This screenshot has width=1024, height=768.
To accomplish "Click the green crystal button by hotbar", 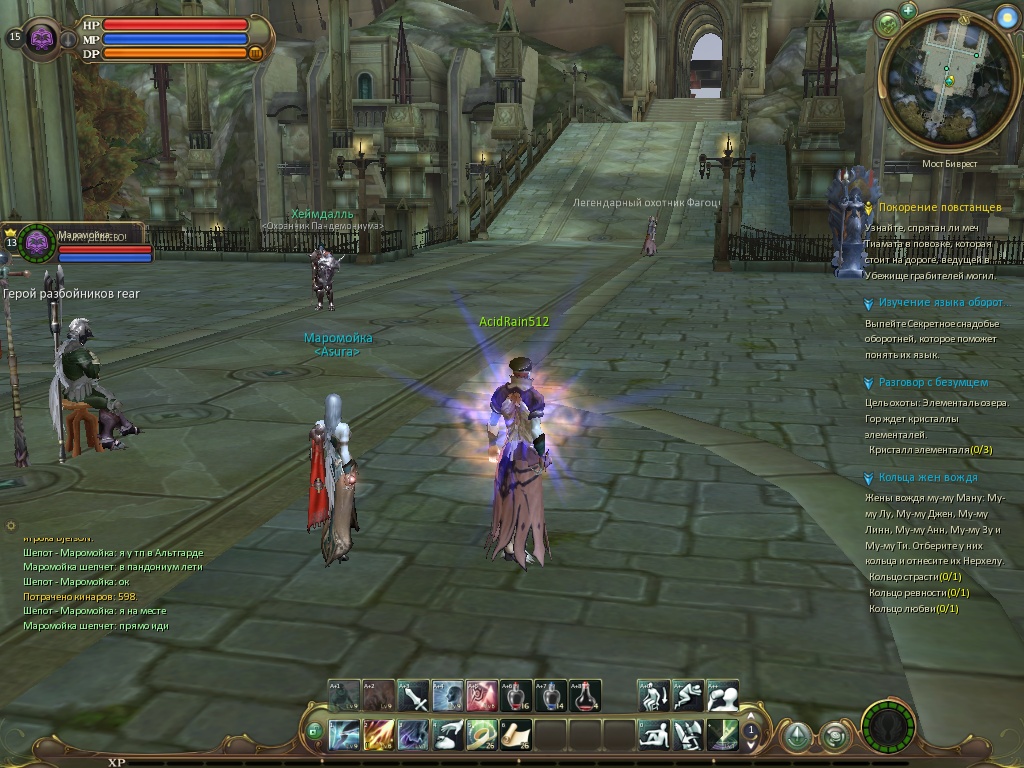I will [x=796, y=737].
